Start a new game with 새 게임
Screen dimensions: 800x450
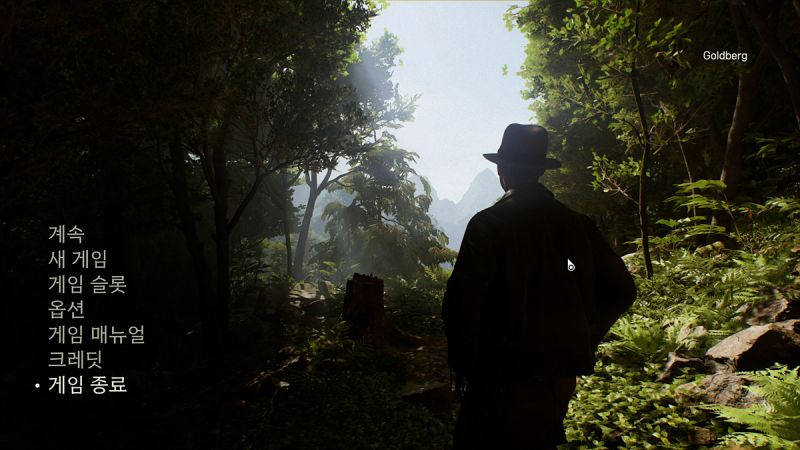(77, 259)
